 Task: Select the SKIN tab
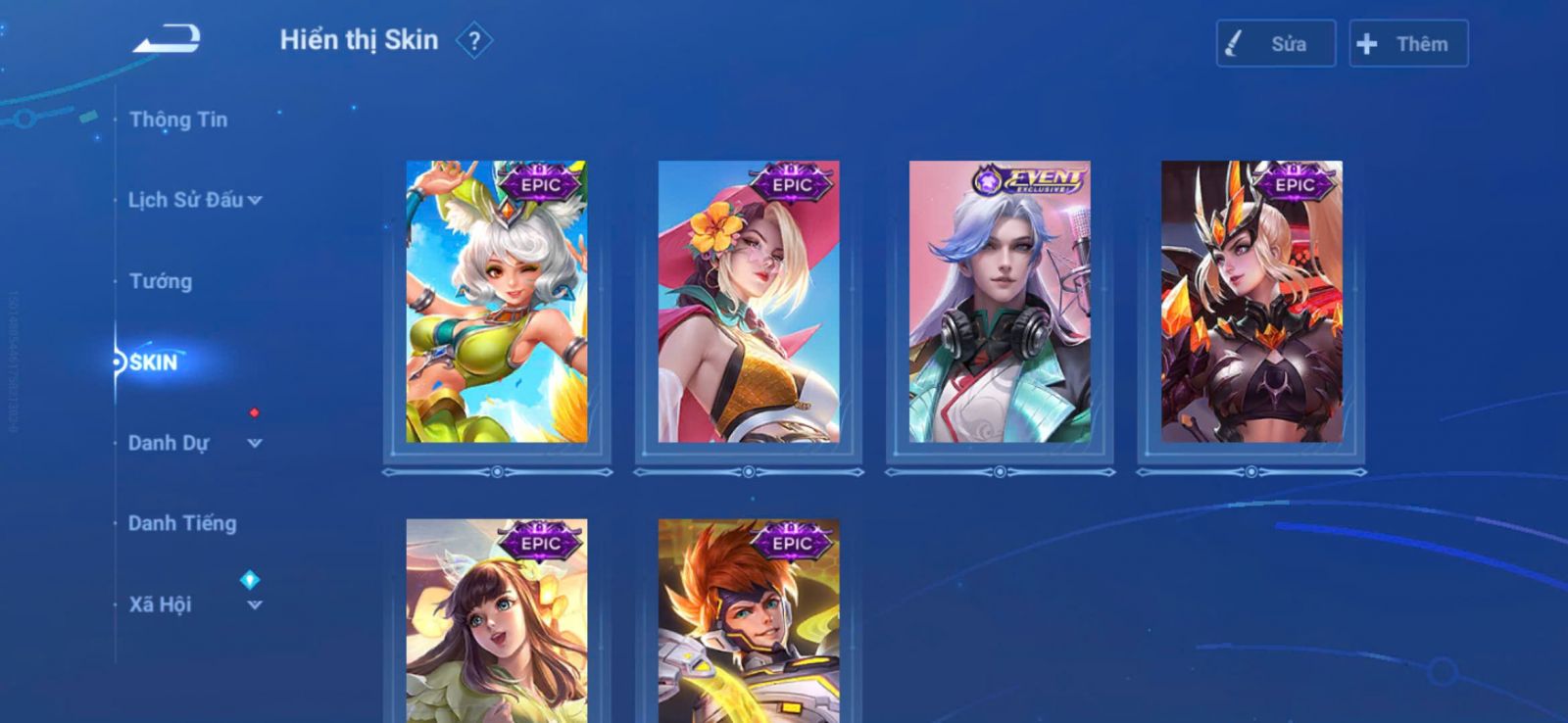(154, 362)
